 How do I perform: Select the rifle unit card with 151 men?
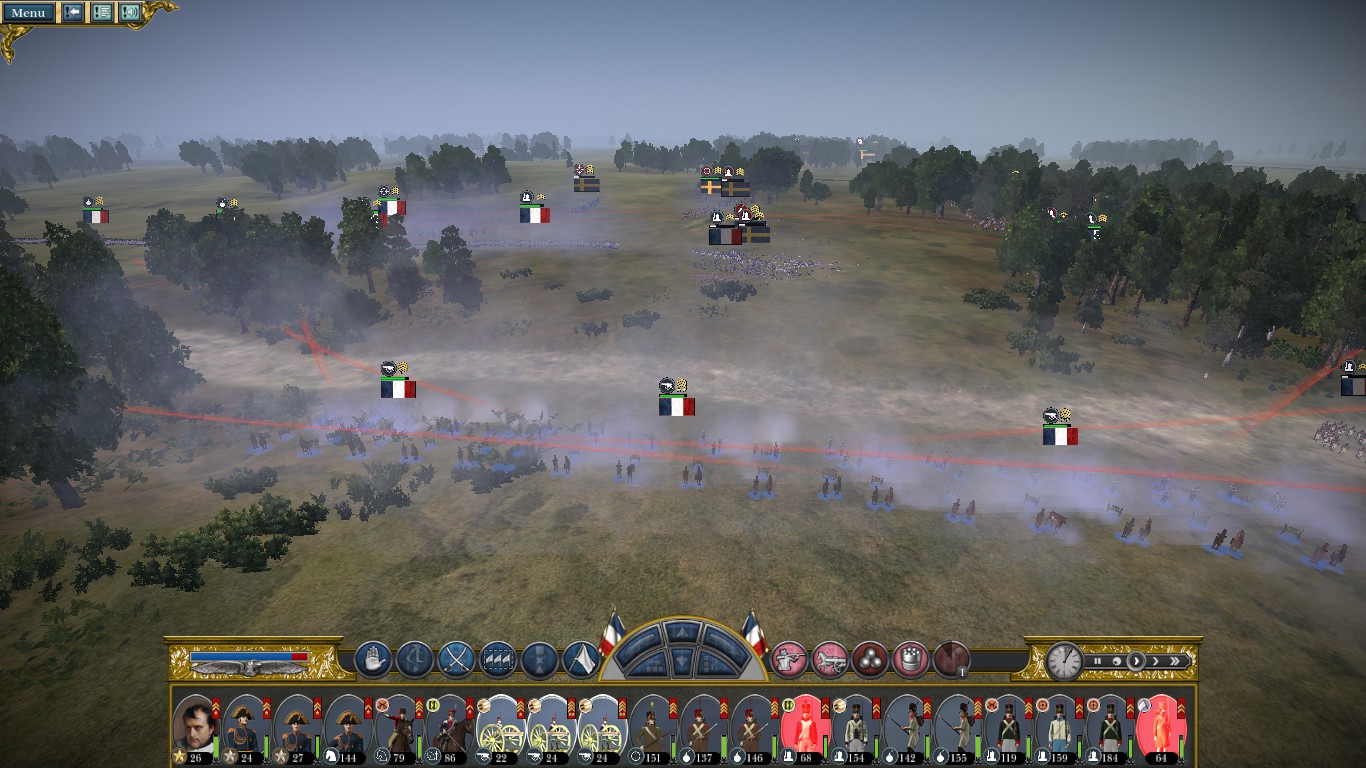coord(652,727)
